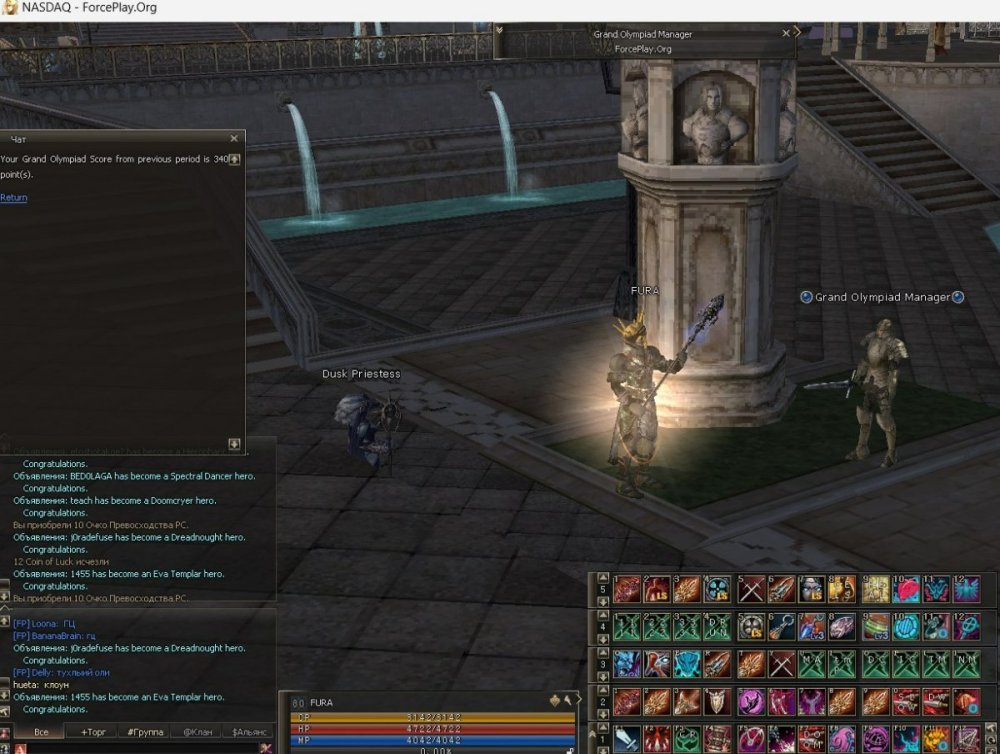Switch to the Все chat tab
Image resolution: width=1000 pixels, height=754 pixels.
(41, 733)
